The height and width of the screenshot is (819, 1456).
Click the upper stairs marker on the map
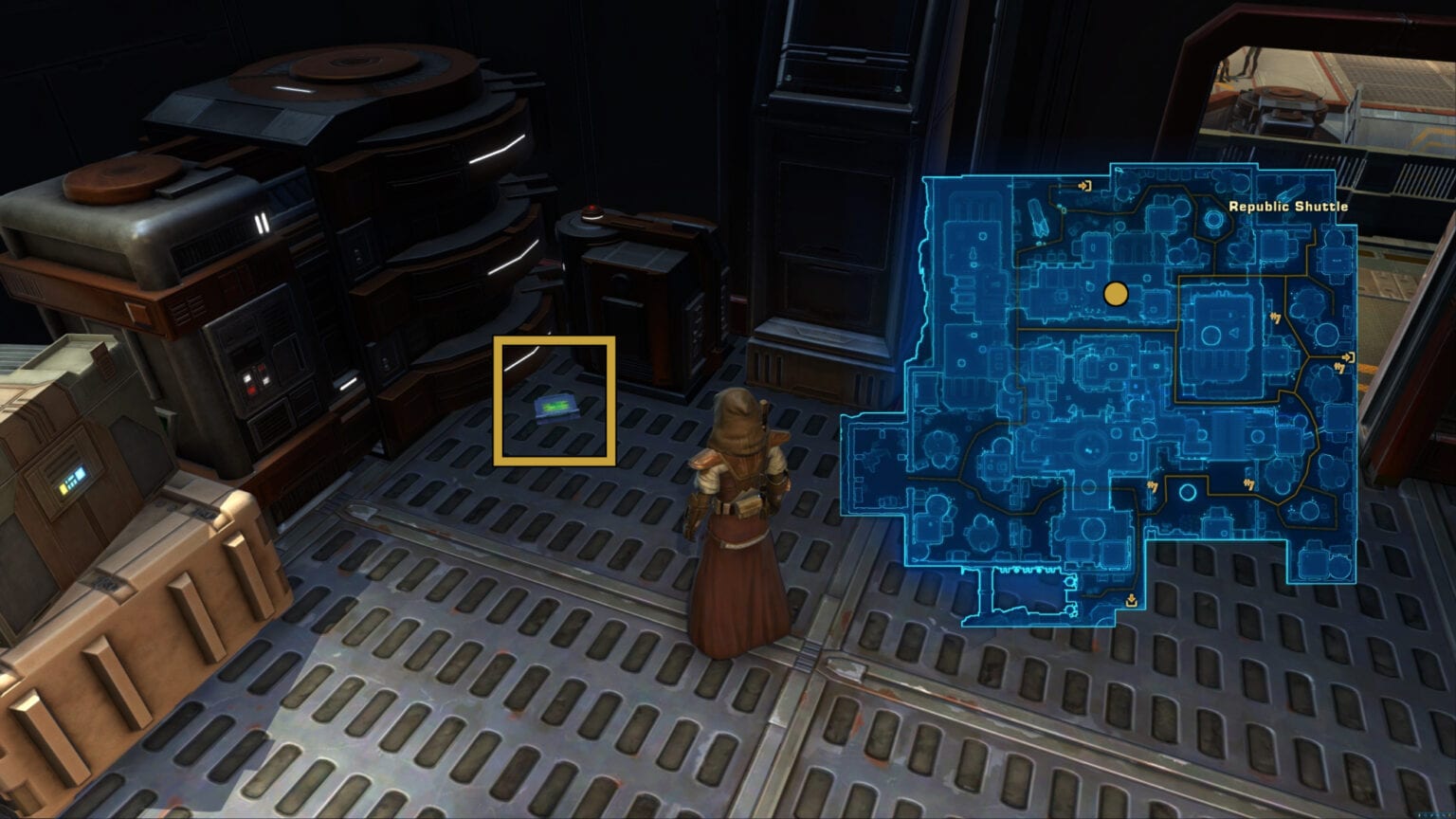1275,318
